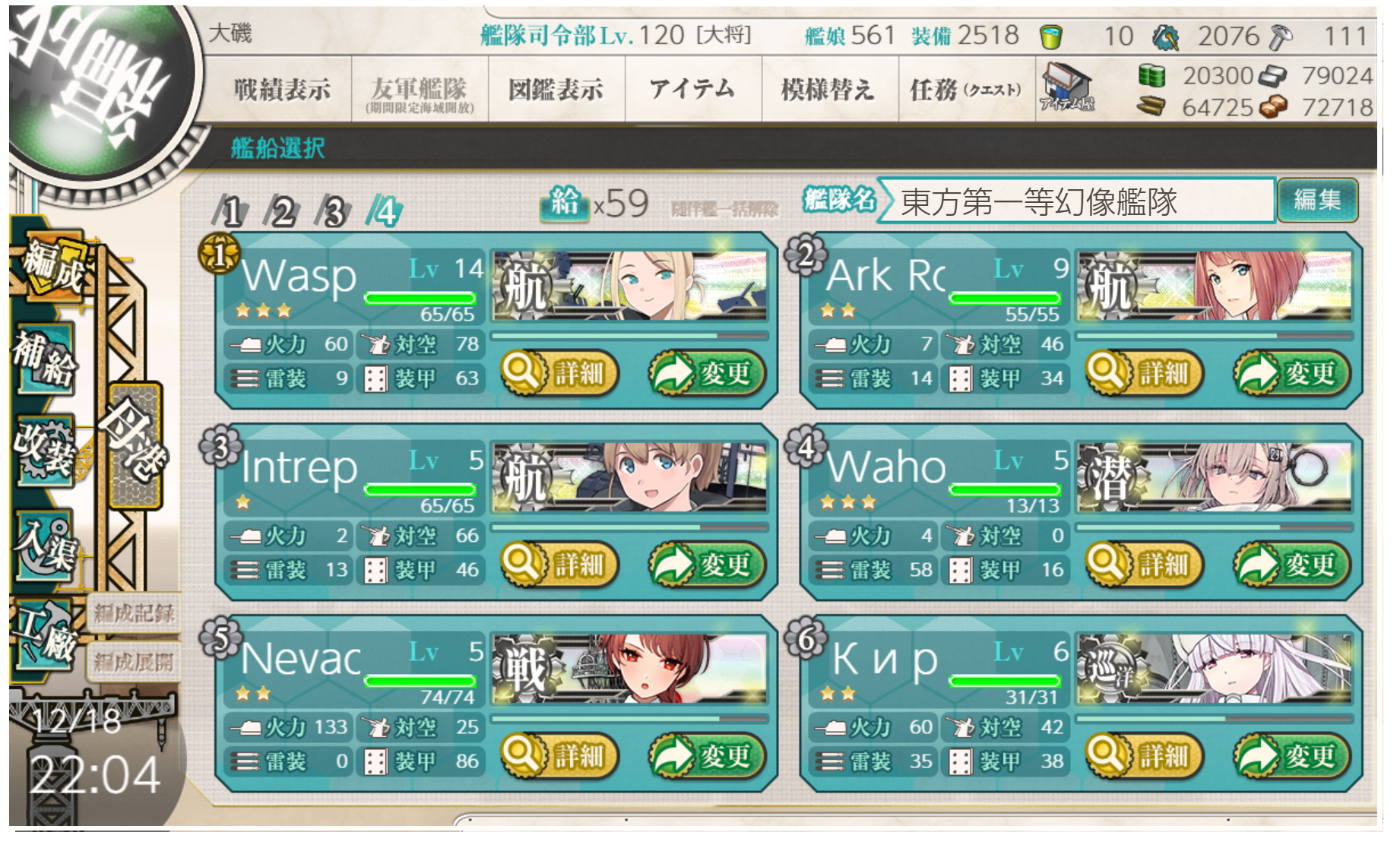Change the Ark Royal slot with 変更
The image size is (1400, 848).
coord(1291,373)
